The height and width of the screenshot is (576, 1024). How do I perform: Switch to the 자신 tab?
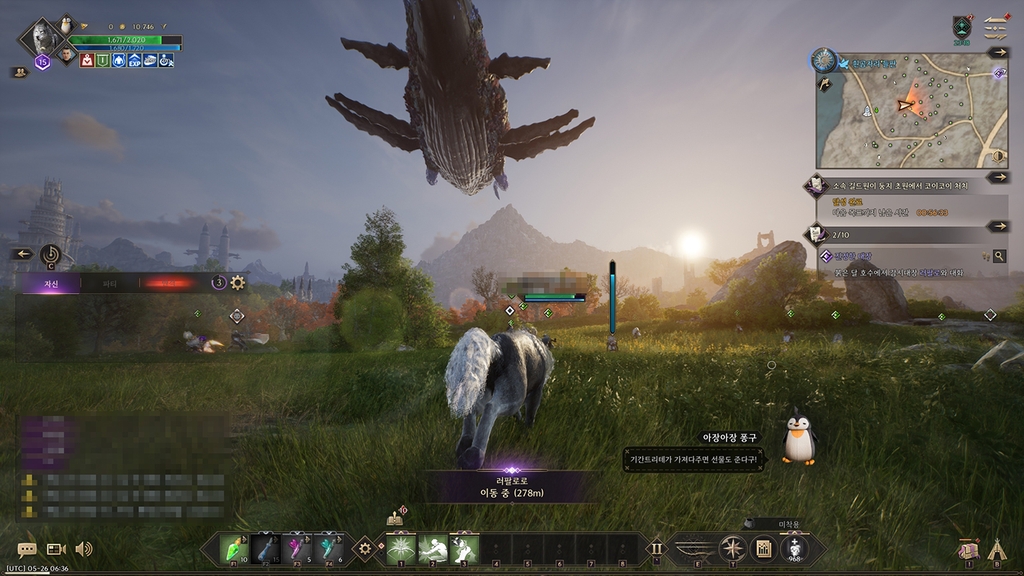50,283
